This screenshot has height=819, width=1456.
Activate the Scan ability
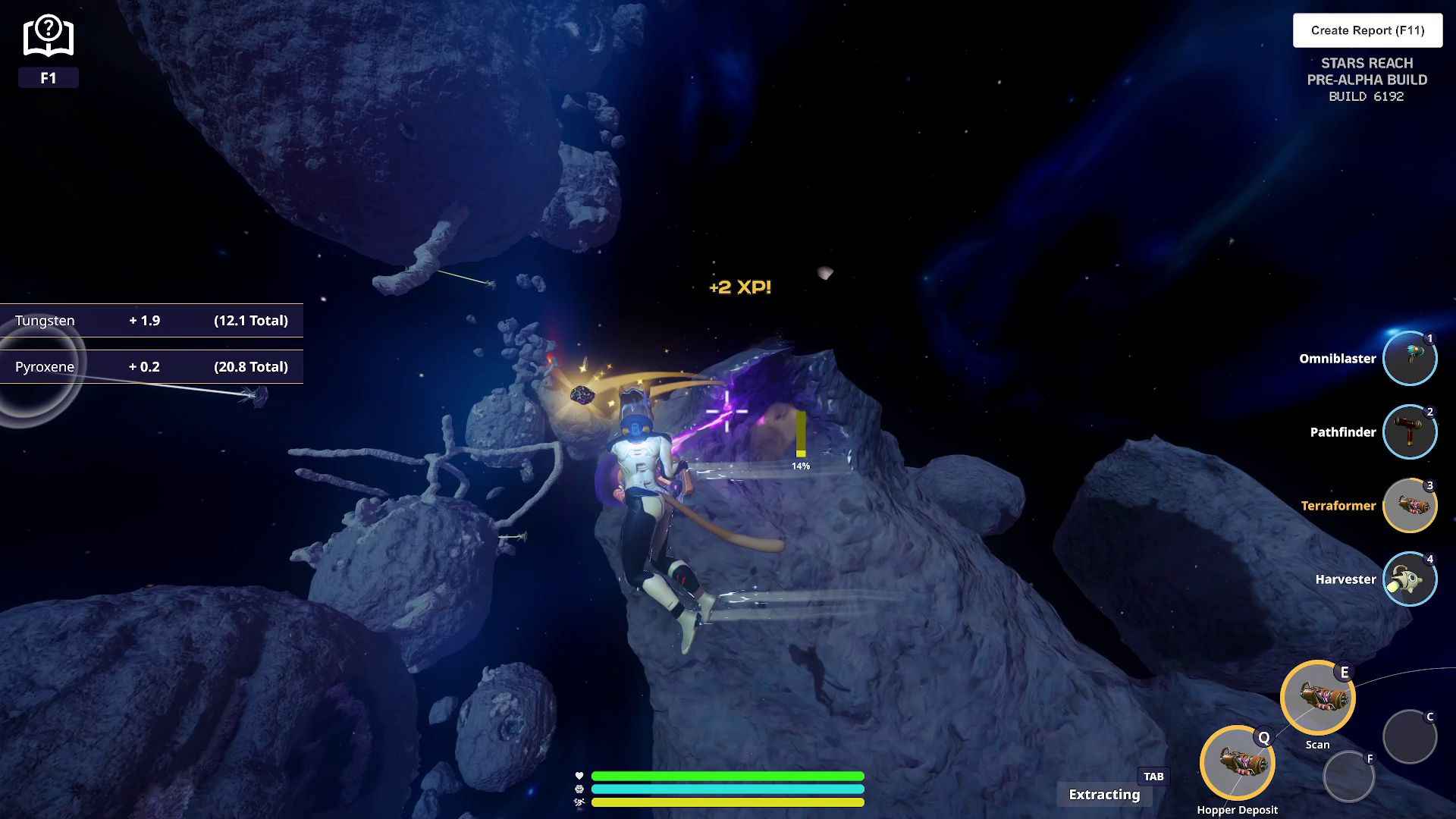(1317, 698)
